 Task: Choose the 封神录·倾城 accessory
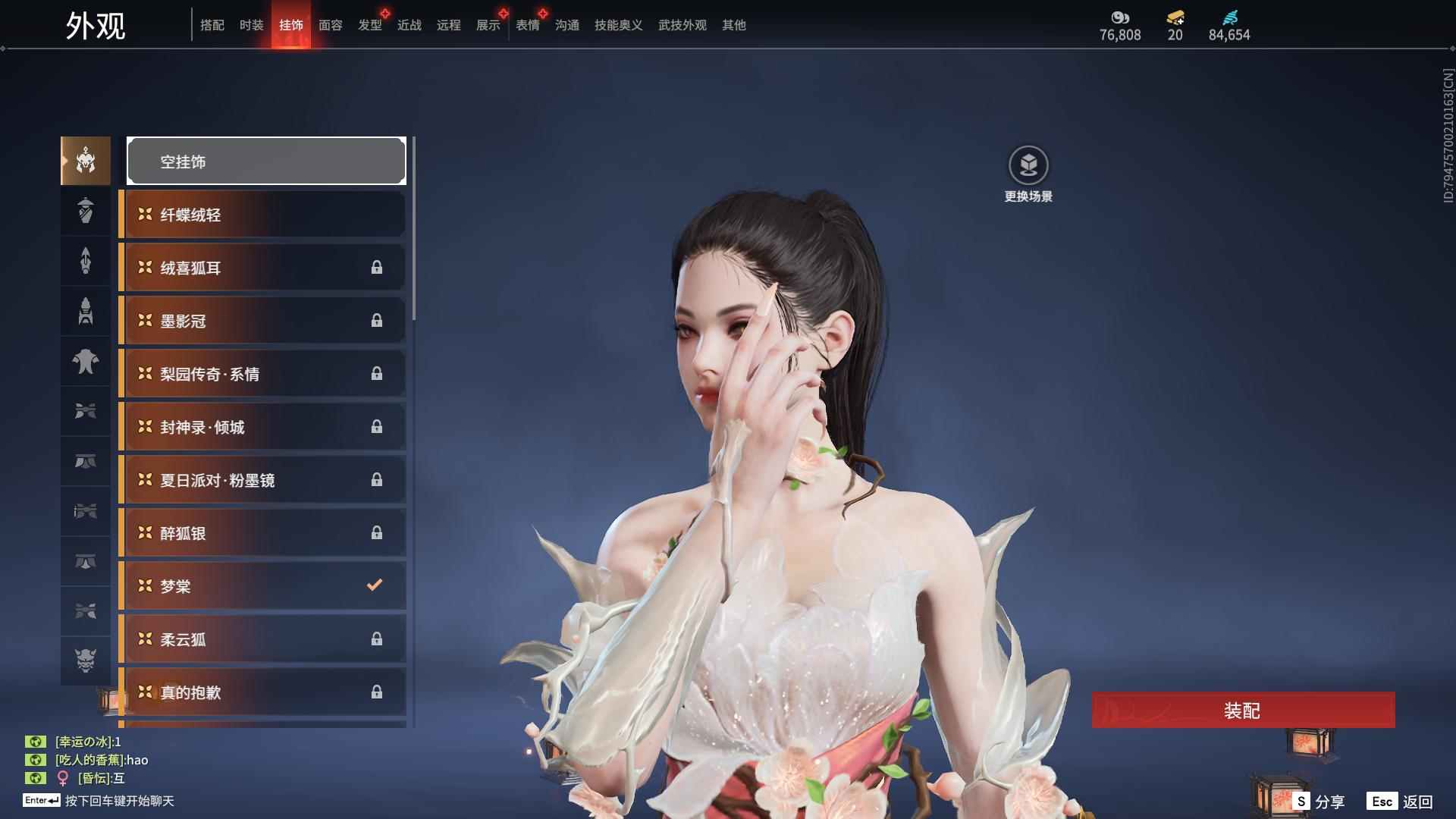262,427
